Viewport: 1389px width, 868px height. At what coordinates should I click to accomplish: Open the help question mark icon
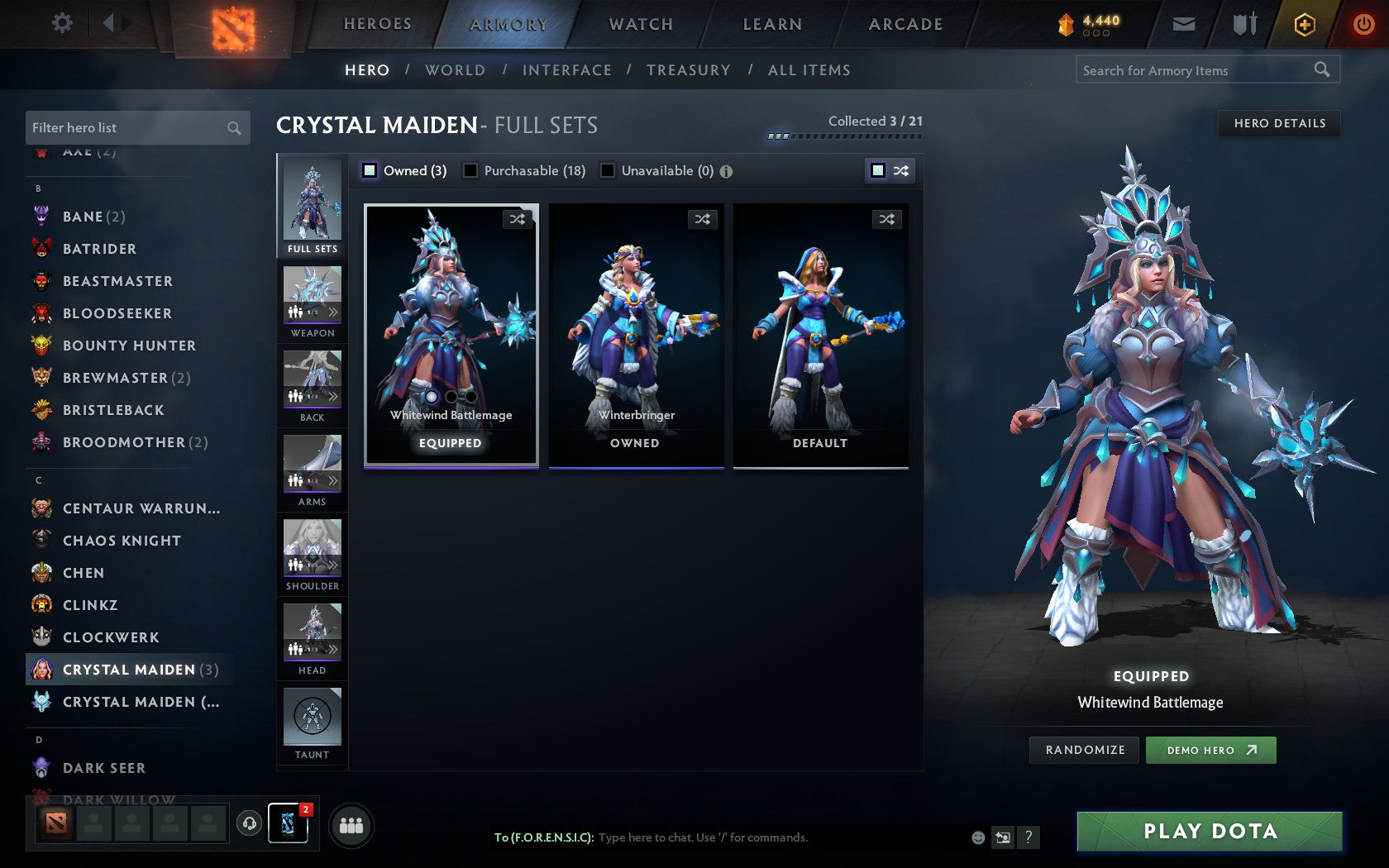click(1028, 837)
